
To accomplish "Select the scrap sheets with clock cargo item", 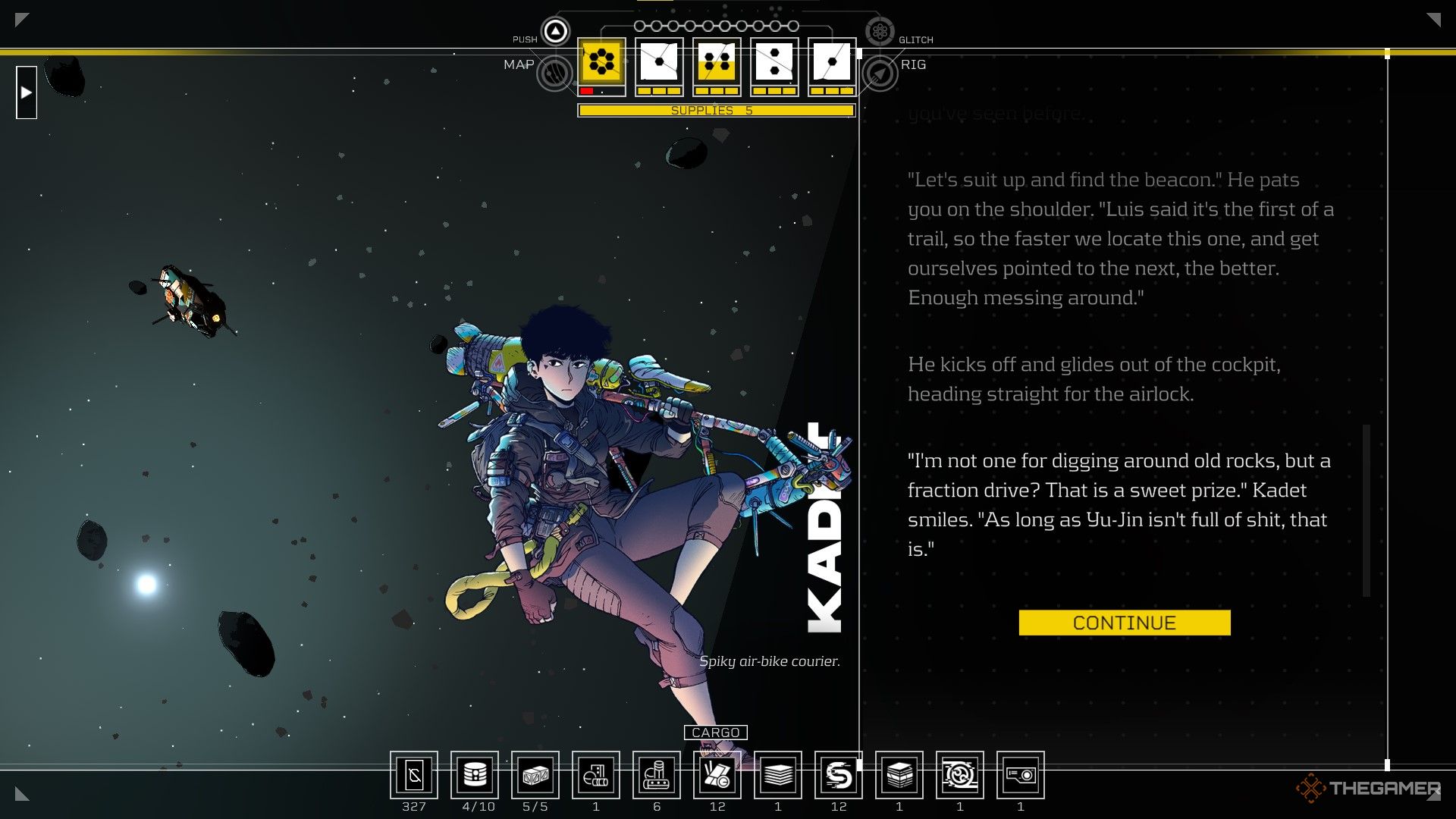I will pos(717,775).
